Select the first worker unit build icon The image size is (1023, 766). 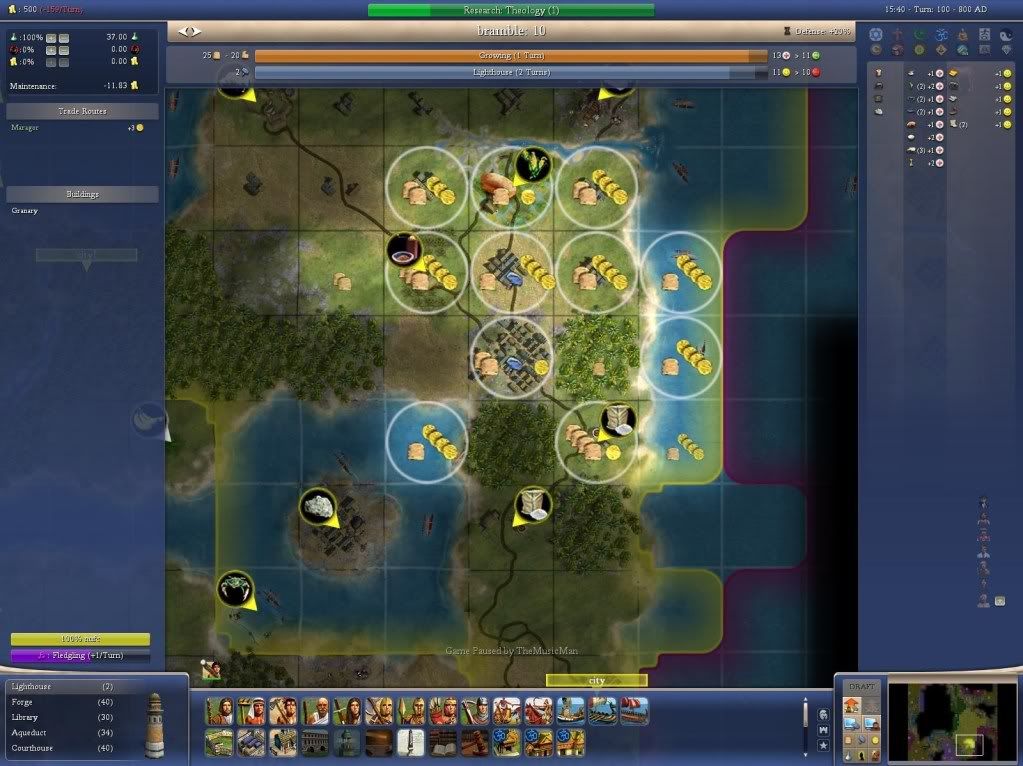pyautogui.click(x=220, y=711)
